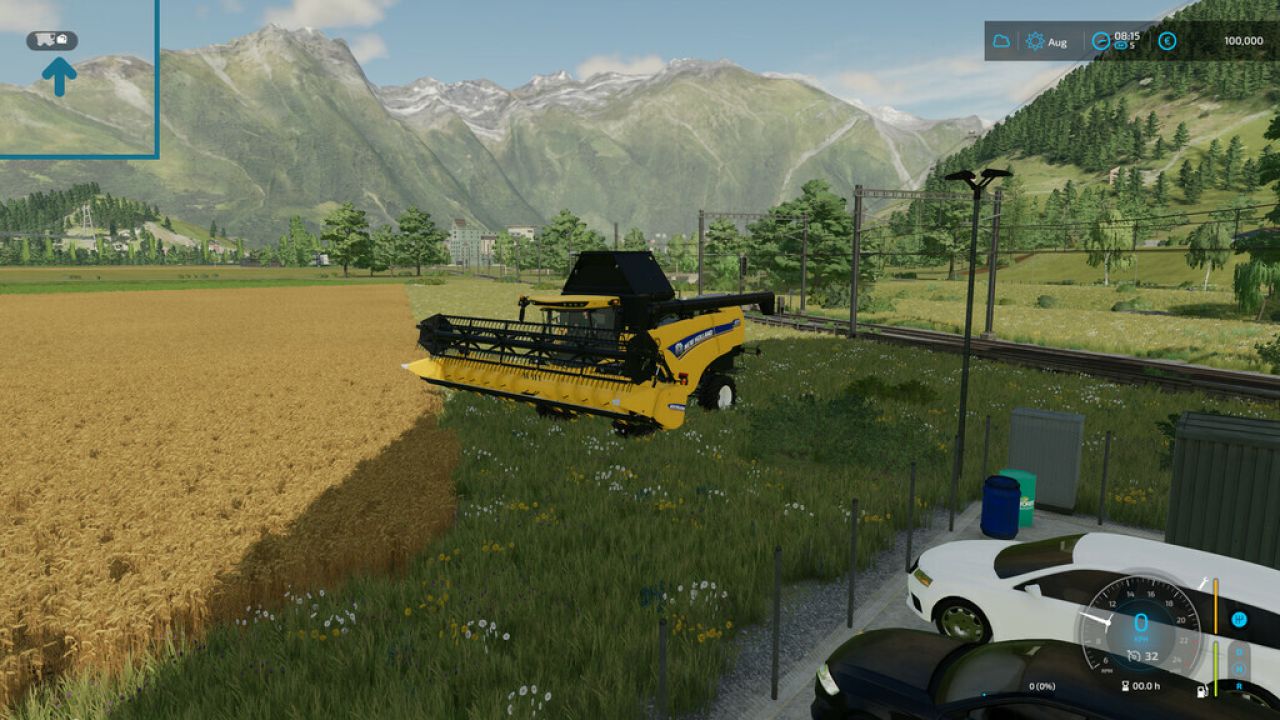
Task: Toggle the H gear indicator on the speedometer
Action: click(x=1239, y=619)
